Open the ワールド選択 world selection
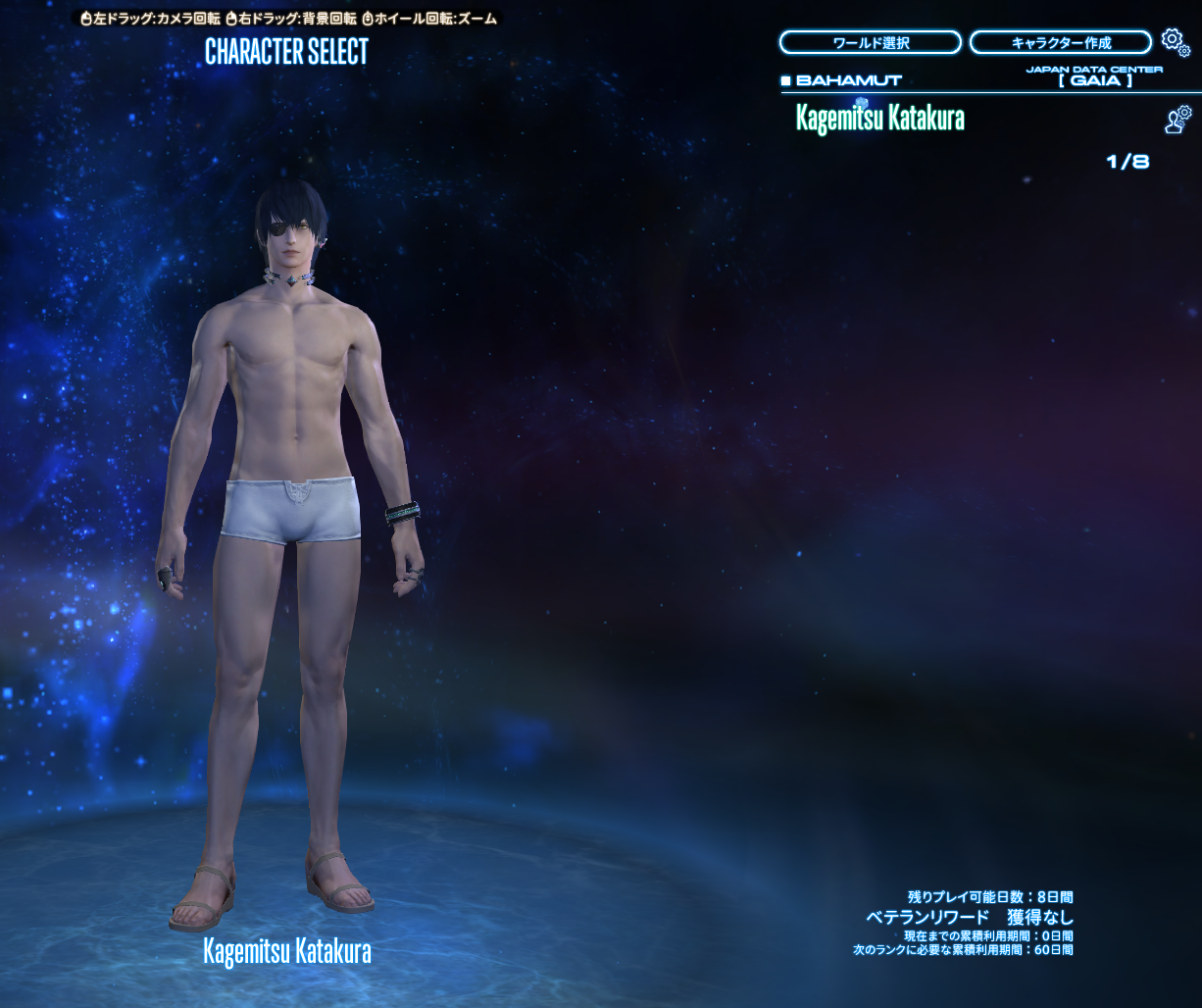Image resolution: width=1202 pixels, height=1008 pixels. point(870,43)
